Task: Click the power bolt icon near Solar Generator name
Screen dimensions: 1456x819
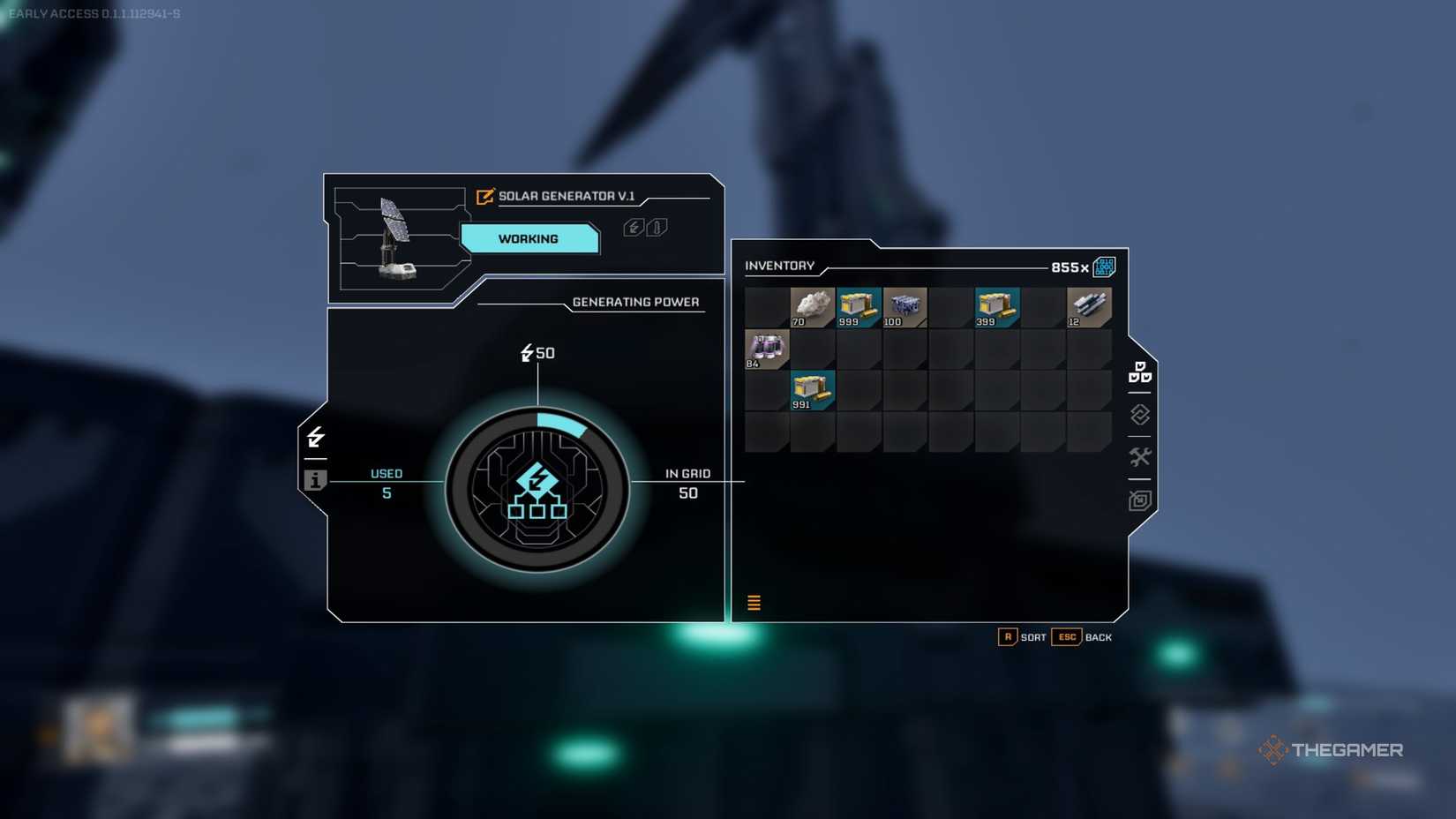Action: pos(634,227)
